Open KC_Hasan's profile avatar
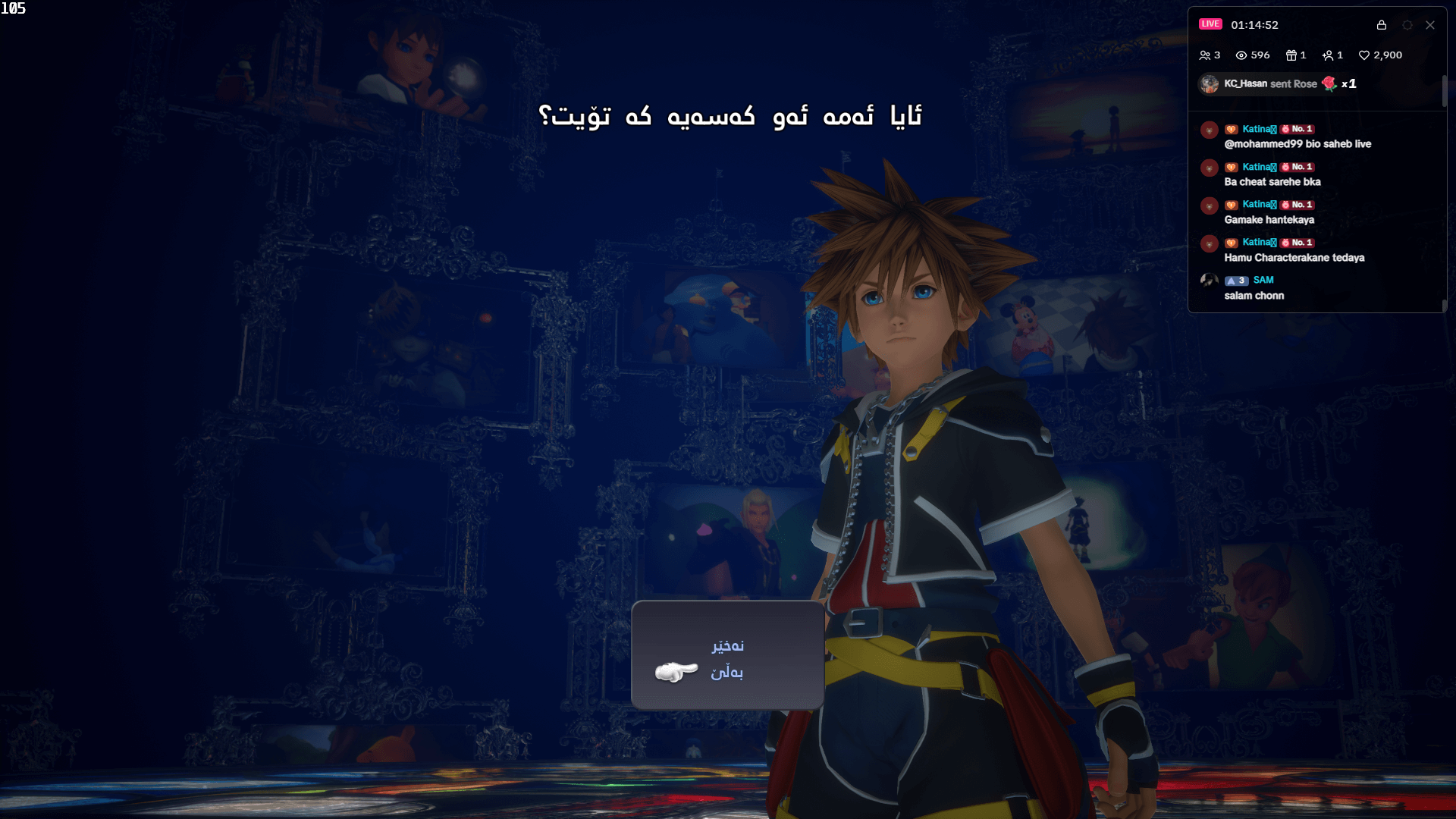 (1209, 83)
